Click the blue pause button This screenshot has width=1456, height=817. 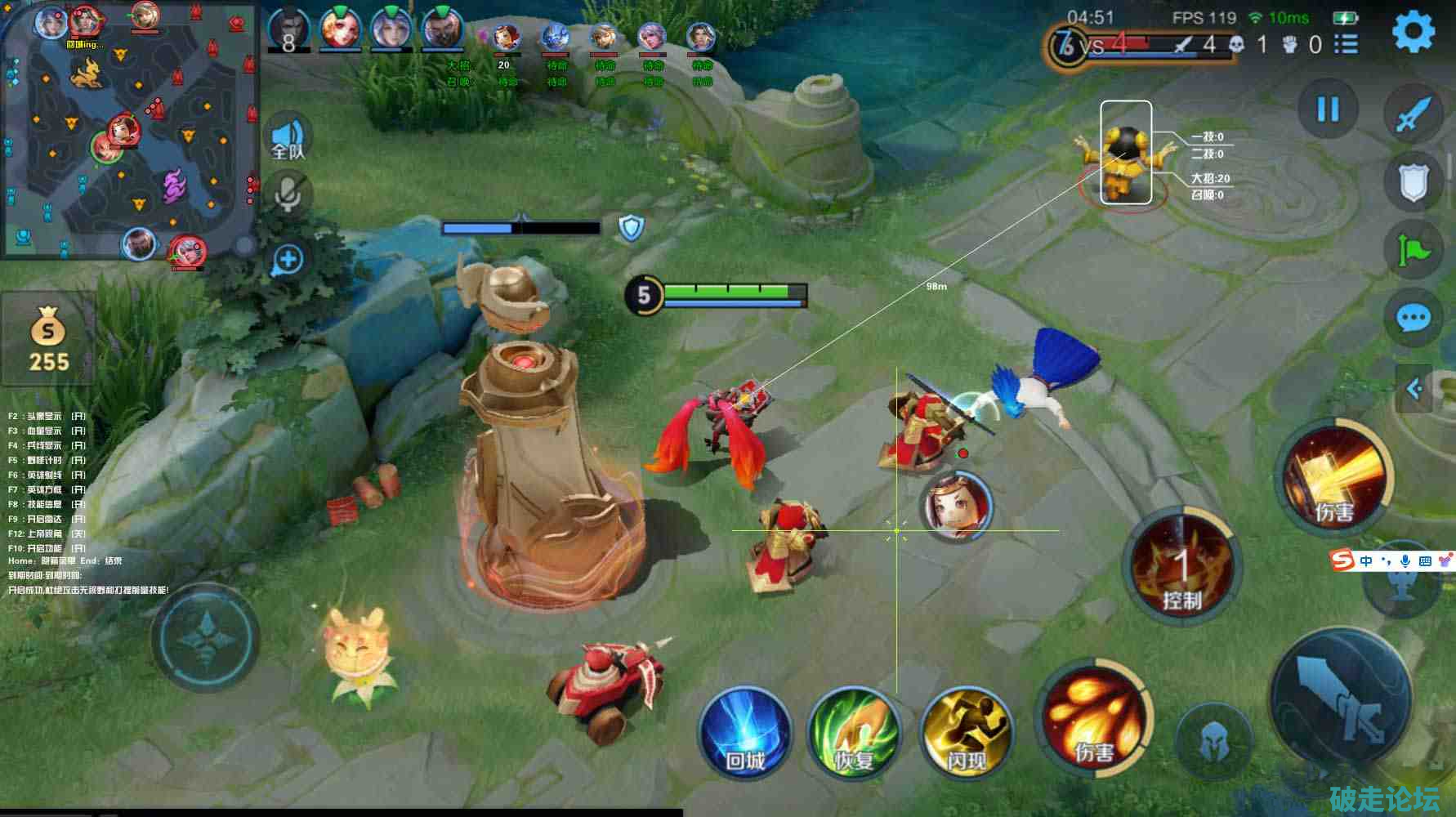(x=1328, y=109)
